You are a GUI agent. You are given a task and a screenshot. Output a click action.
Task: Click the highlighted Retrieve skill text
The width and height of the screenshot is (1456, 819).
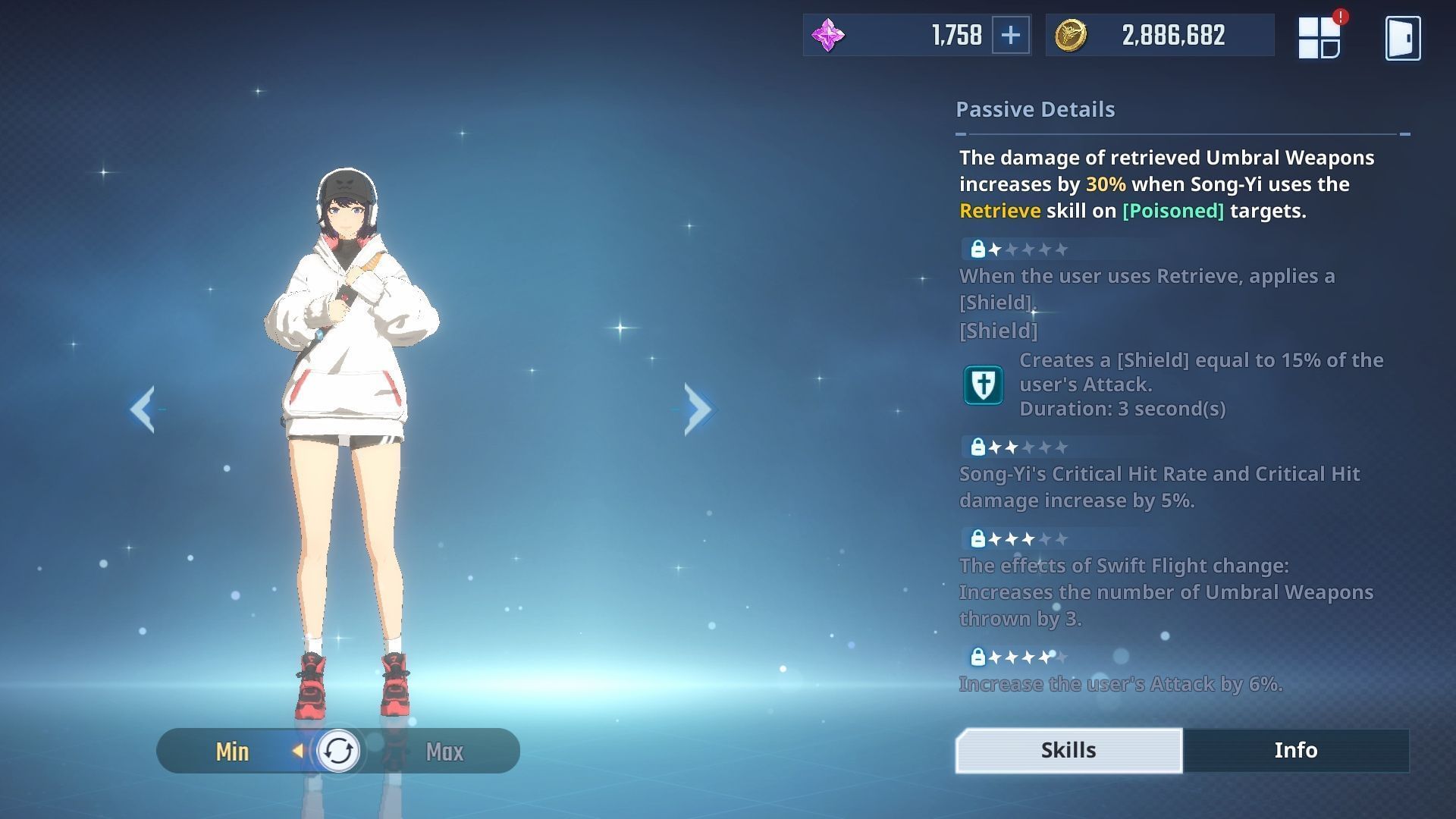point(999,211)
